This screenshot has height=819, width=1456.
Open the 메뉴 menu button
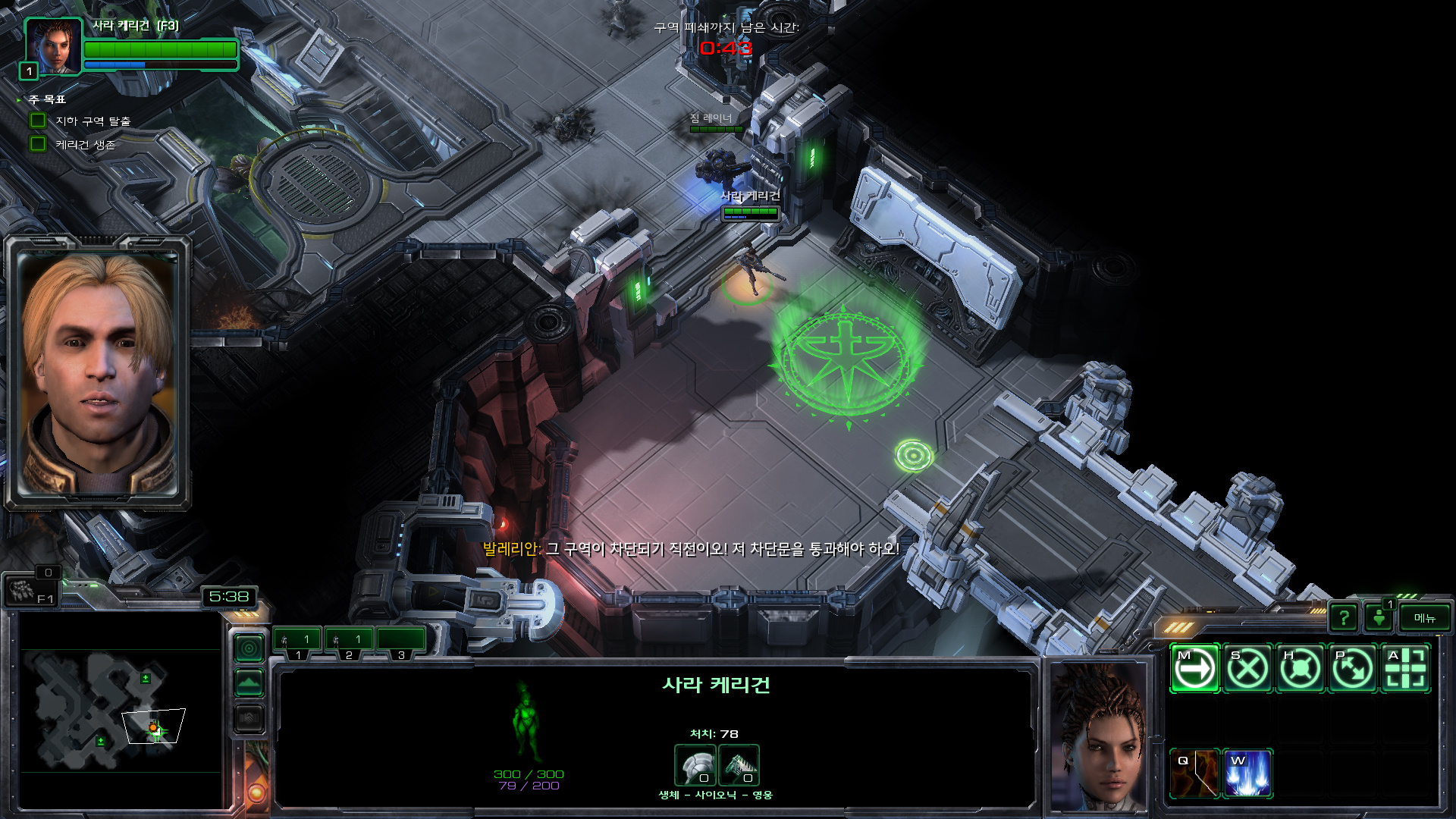coord(1424,618)
